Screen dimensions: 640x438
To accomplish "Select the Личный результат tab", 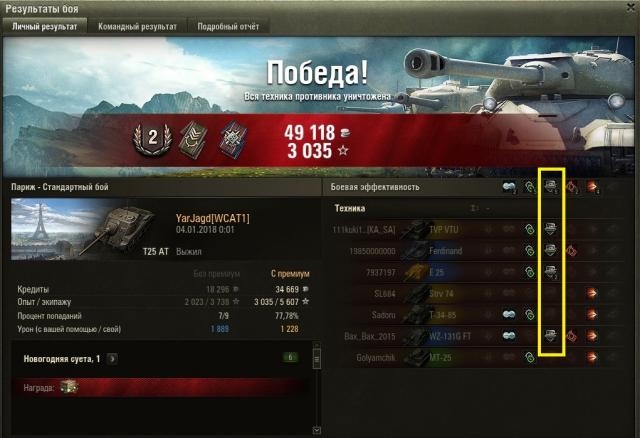I will (x=44, y=27).
